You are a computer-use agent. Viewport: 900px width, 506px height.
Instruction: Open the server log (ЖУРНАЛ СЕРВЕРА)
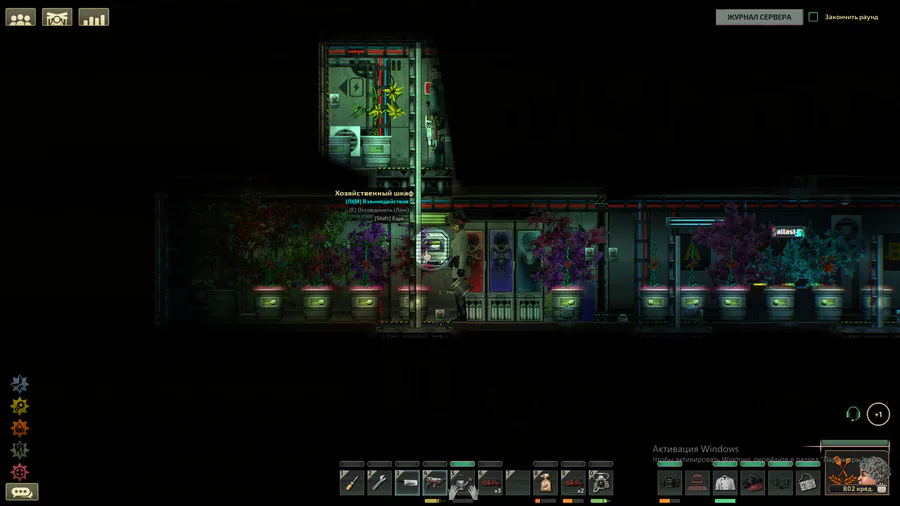(x=759, y=17)
